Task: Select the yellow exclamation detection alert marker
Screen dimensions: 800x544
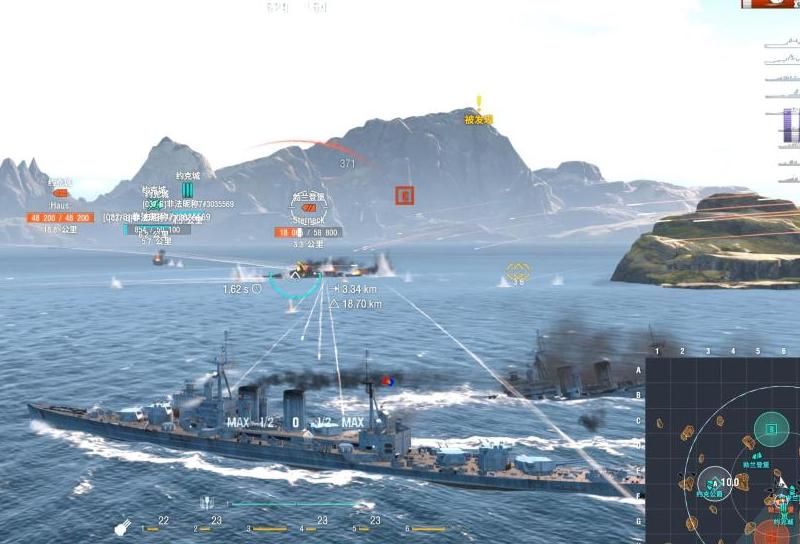Action: pos(479,103)
